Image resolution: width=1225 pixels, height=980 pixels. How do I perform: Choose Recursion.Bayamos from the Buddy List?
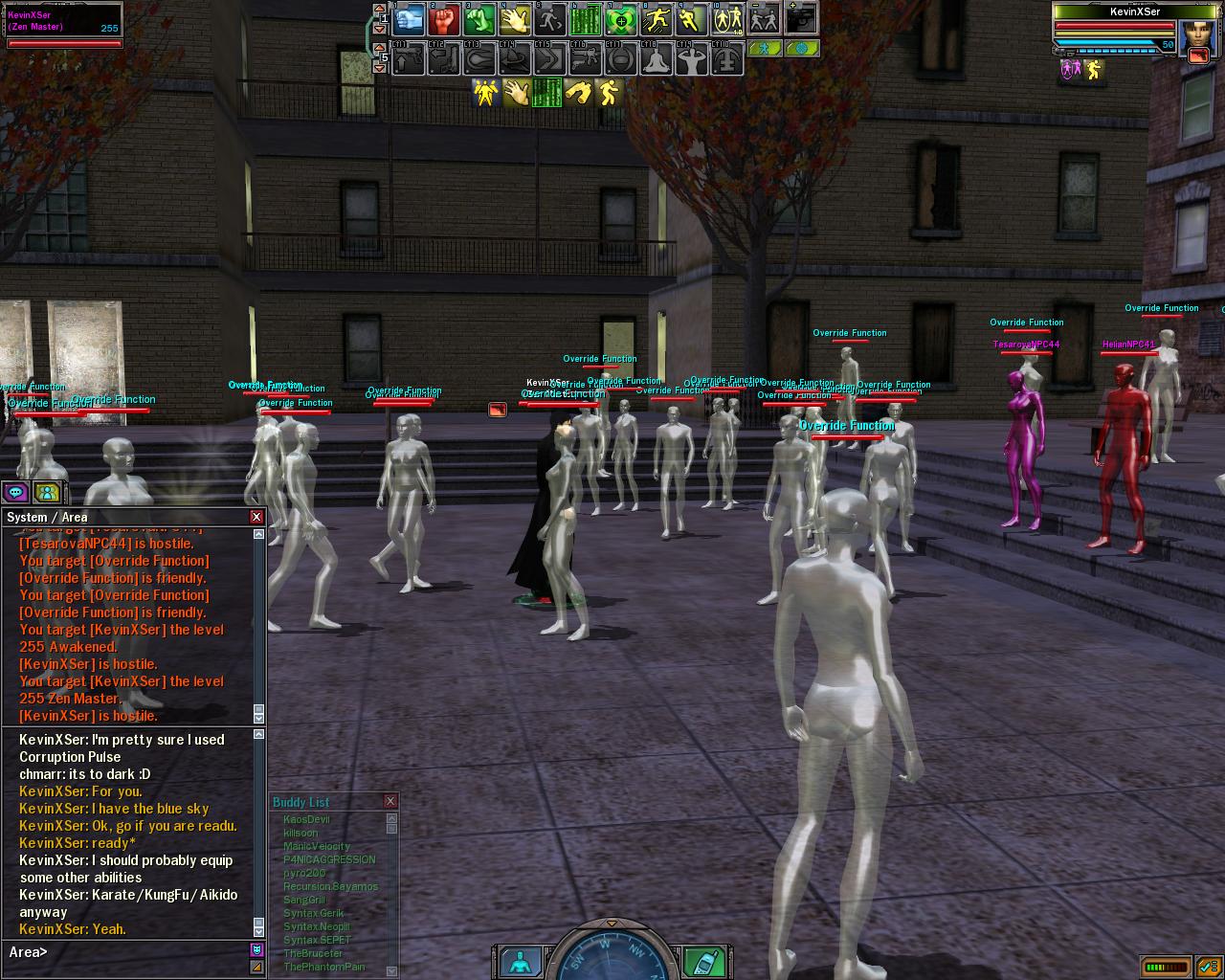point(330,886)
